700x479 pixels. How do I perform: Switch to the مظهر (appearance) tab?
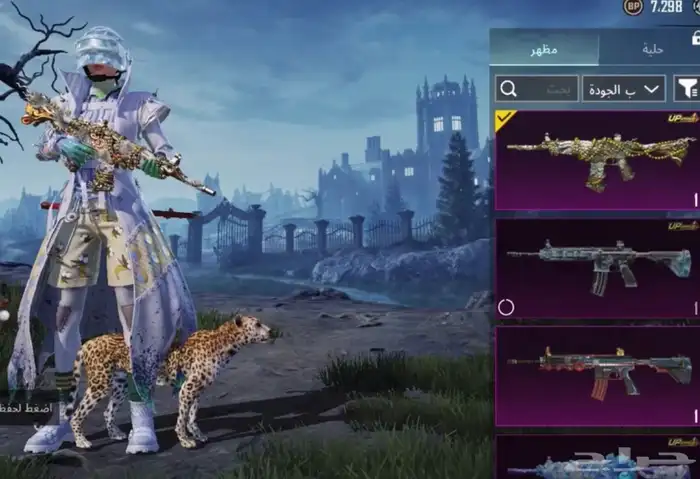544,49
